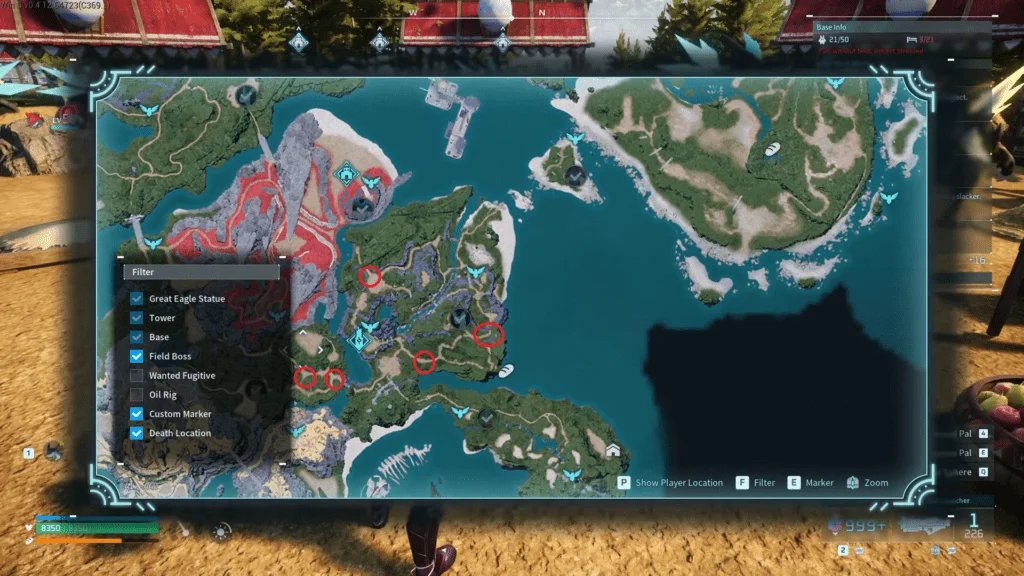Toggle the Great Eagle Statue filter
The width and height of the screenshot is (1024, 576).
136,299
